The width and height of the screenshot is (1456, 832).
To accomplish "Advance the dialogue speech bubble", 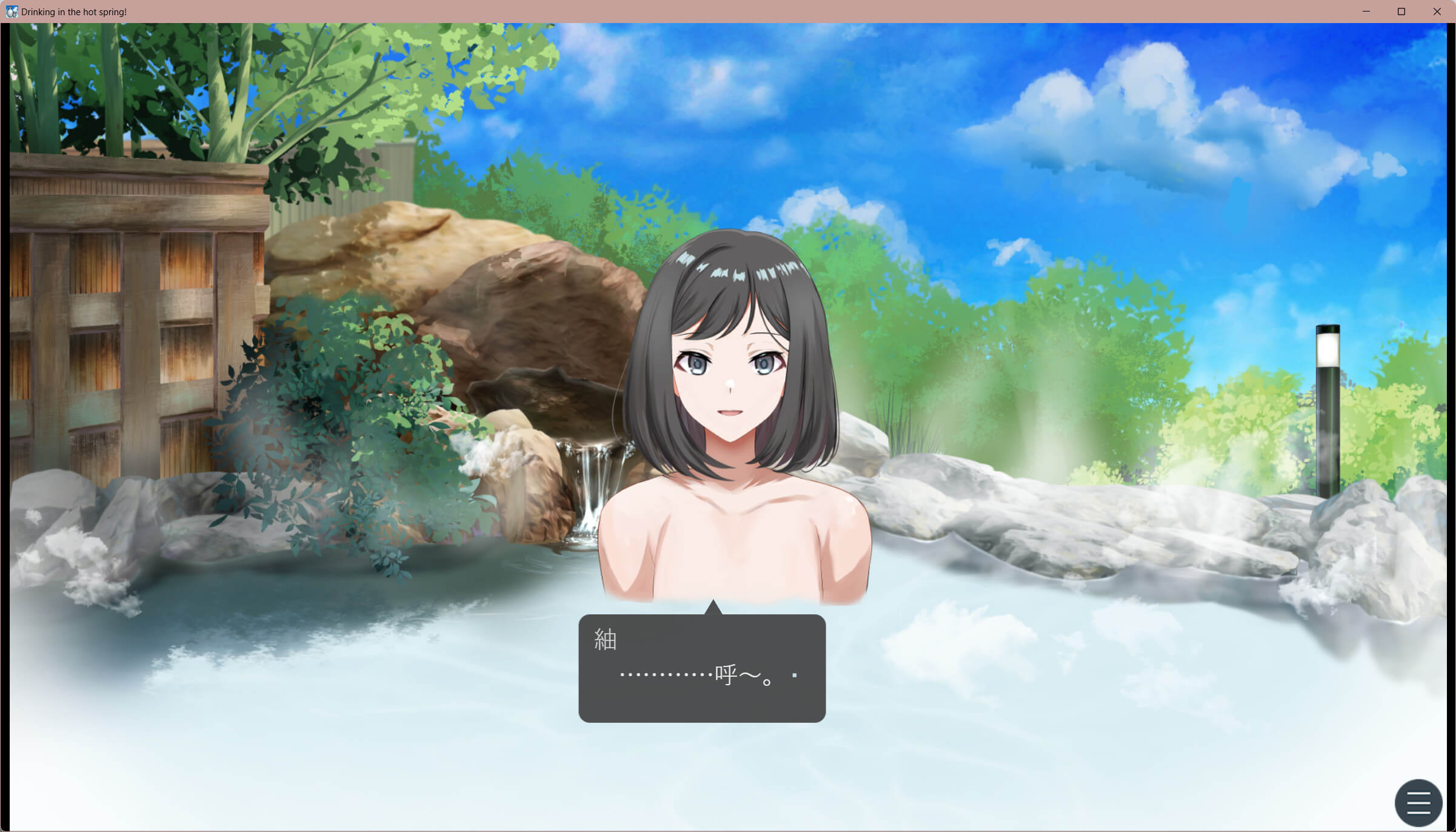I will [x=702, y=668].
